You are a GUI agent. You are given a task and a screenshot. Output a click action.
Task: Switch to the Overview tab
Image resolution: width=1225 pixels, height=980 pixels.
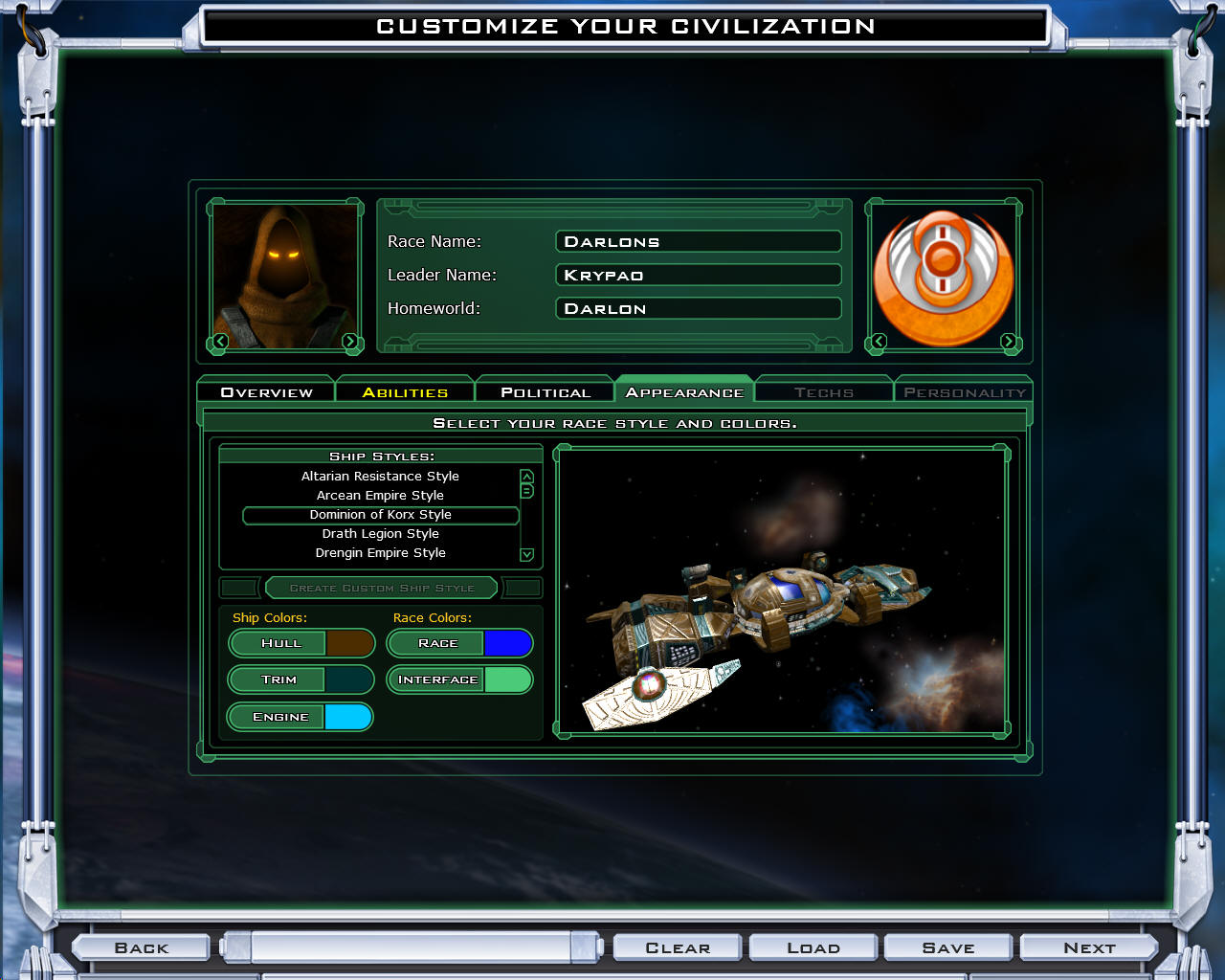click(266, 392)
